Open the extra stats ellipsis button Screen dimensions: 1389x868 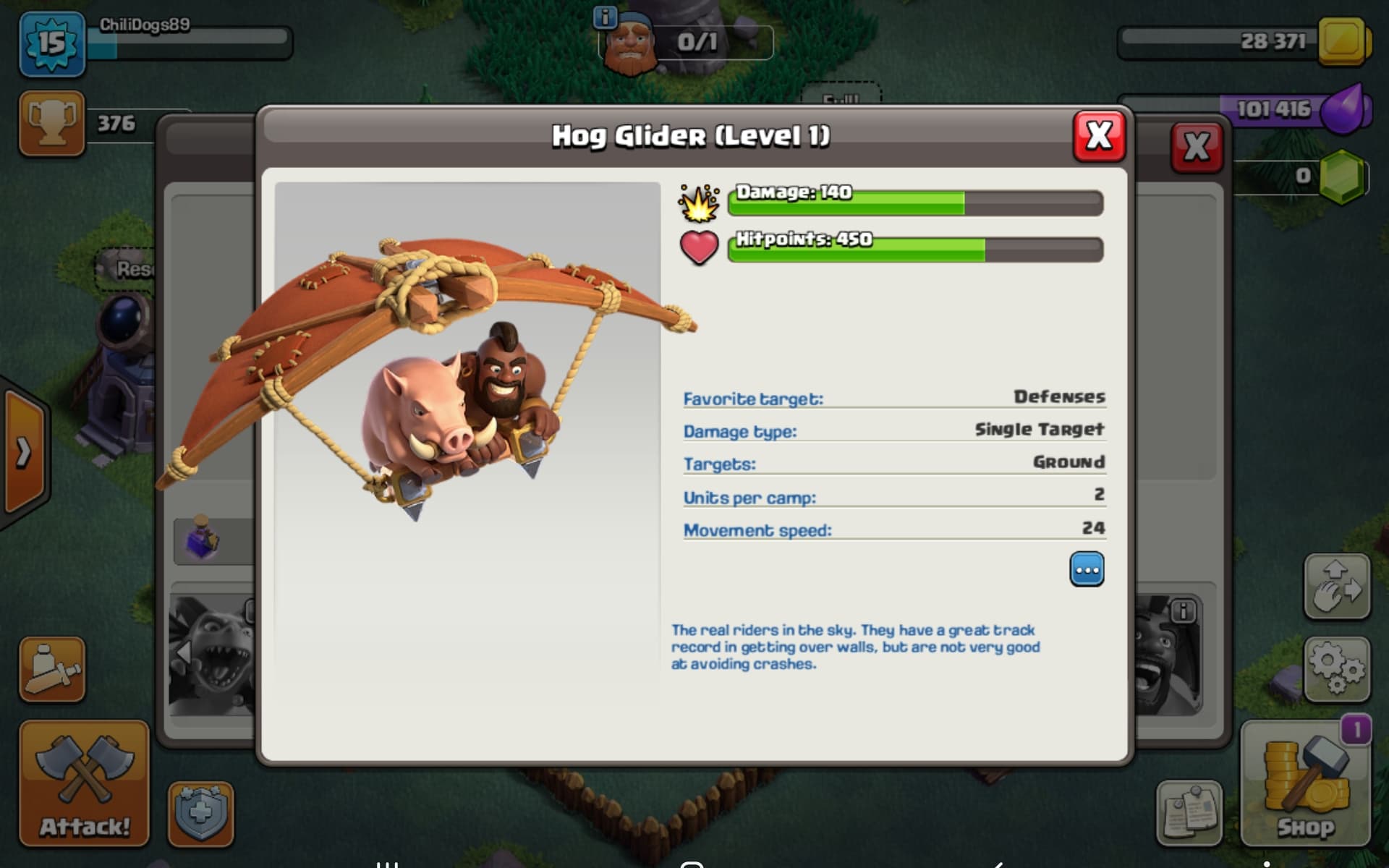click(1087, 569)
